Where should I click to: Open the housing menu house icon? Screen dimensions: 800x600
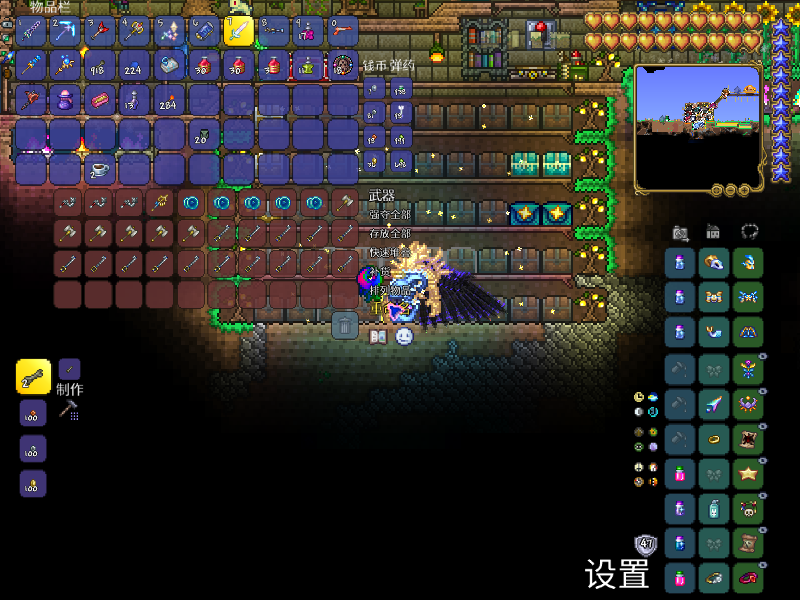[x=713, y=232]
